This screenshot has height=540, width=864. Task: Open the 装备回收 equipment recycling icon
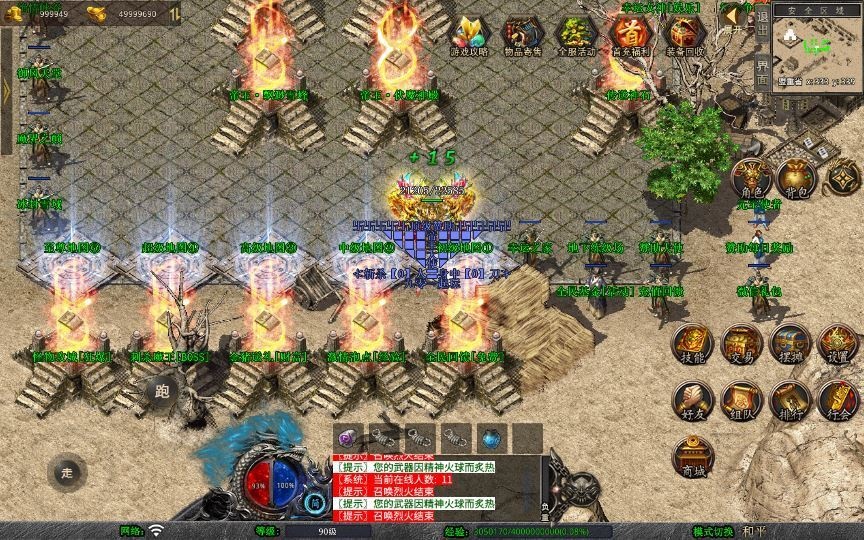click(x=684, y=36)
